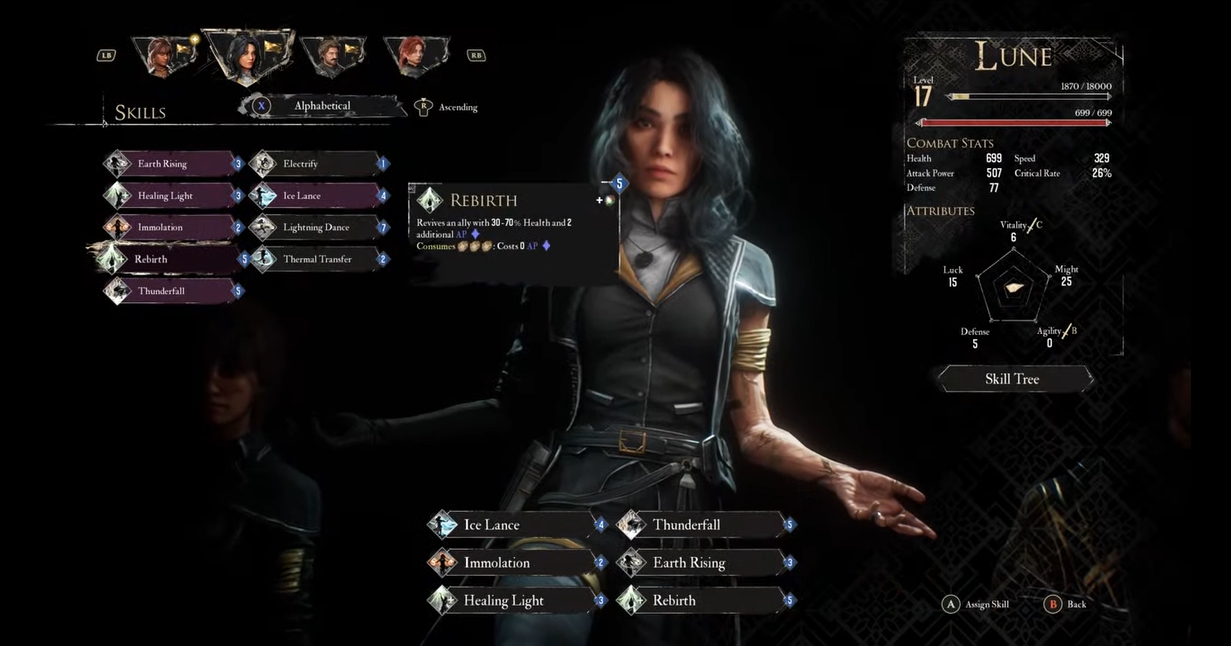Choose Immolation in the skills list
This screenshot has width=1231, height=646.
[x=172, y=227]
